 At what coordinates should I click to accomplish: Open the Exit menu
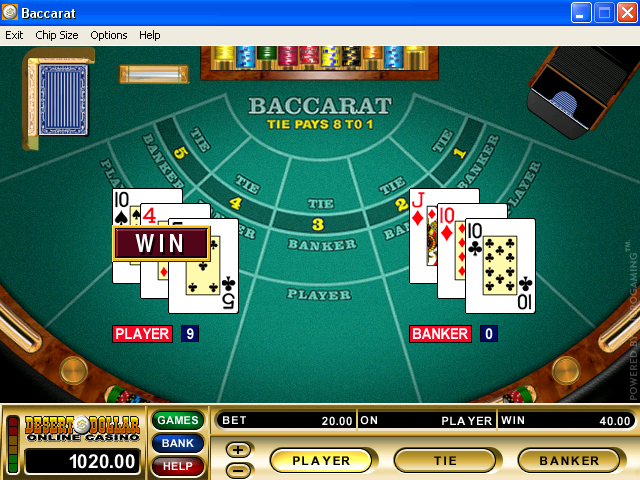[x=14, y=35]
